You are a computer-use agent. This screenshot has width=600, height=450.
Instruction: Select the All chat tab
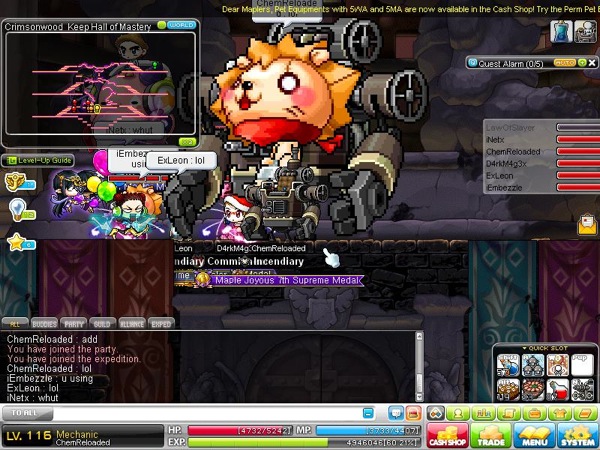(x=15, y=324)
